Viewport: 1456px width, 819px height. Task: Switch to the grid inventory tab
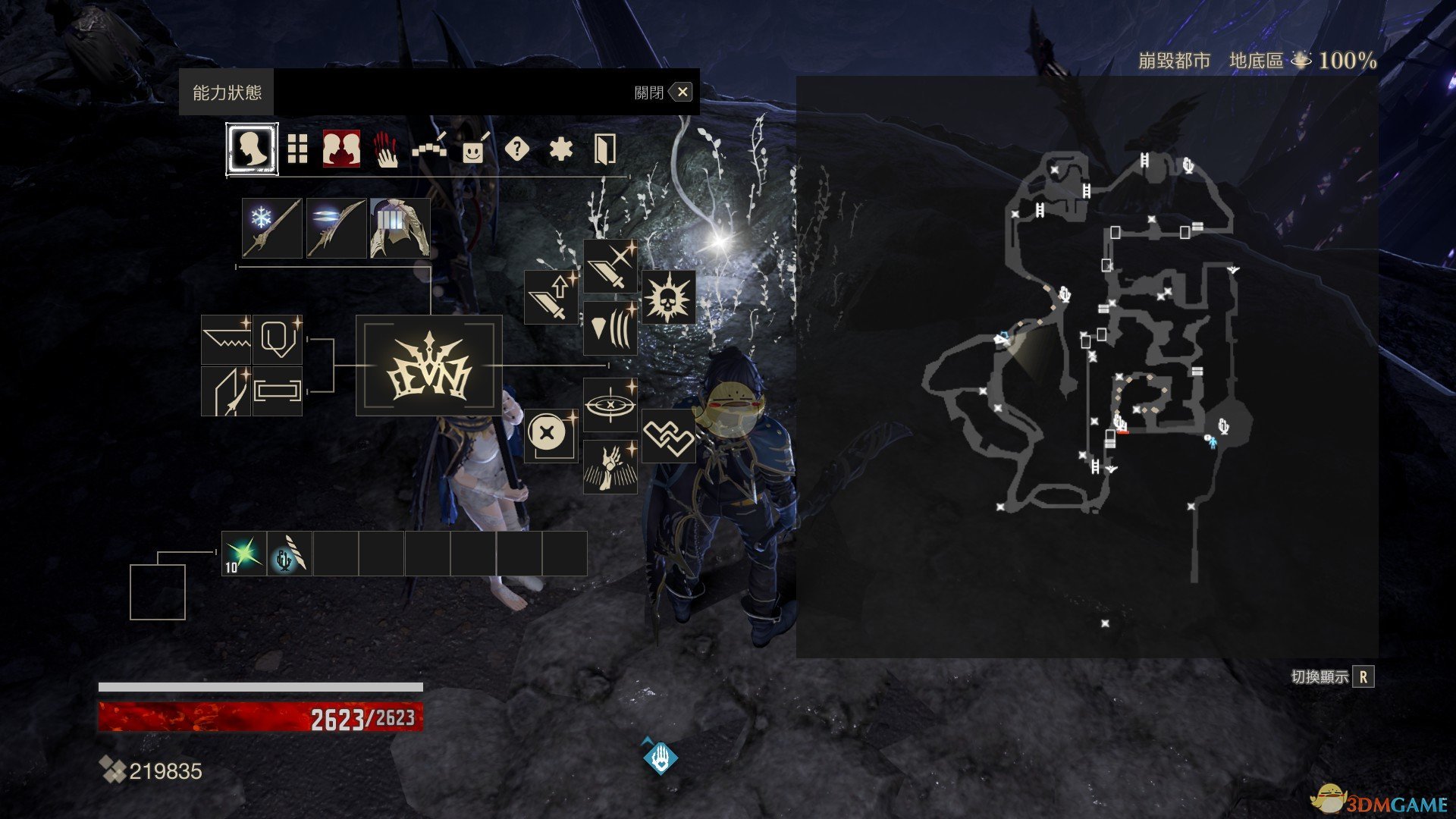pos(298,149)
